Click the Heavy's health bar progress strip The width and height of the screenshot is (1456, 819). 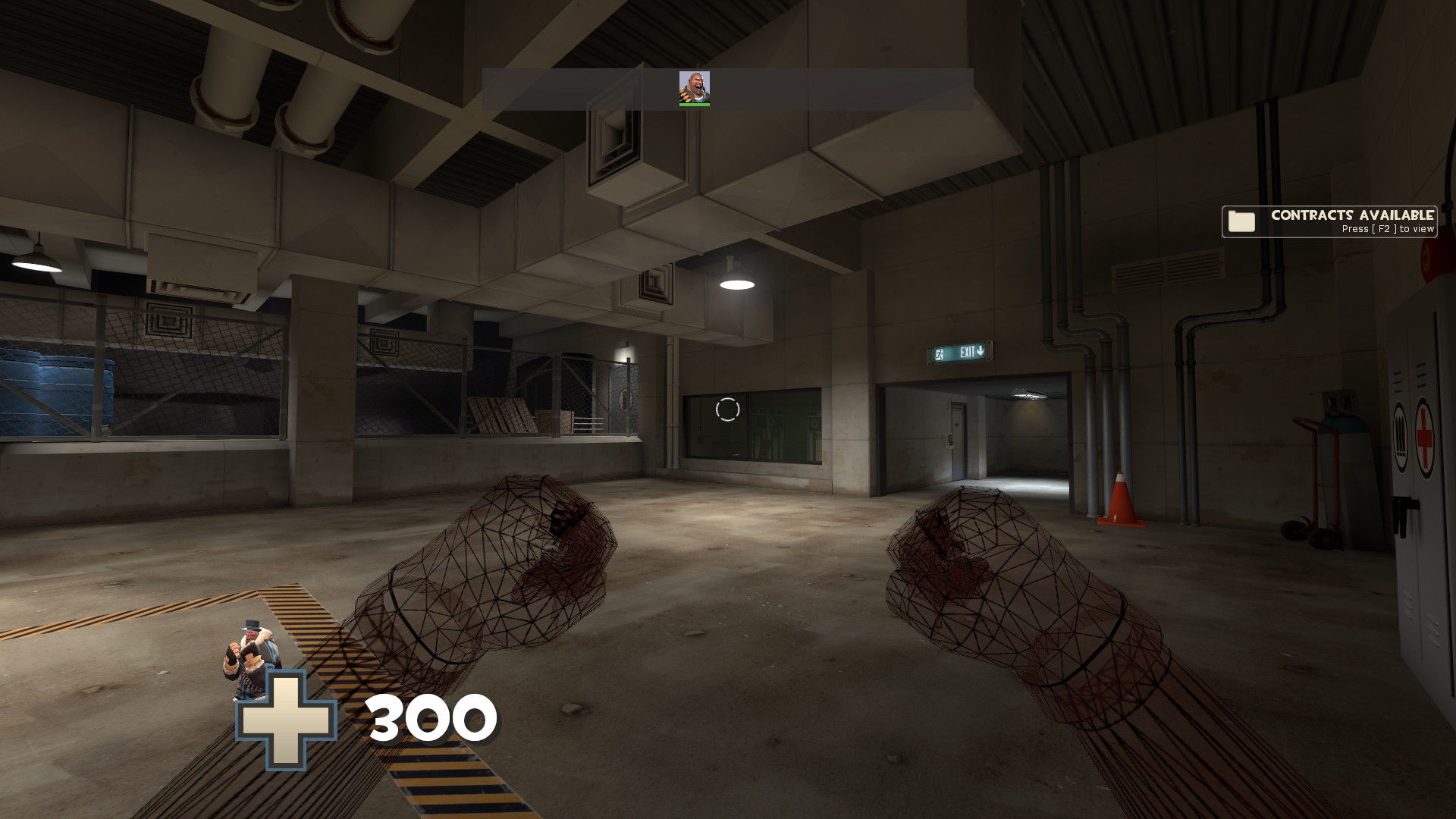tap(695, 104)
